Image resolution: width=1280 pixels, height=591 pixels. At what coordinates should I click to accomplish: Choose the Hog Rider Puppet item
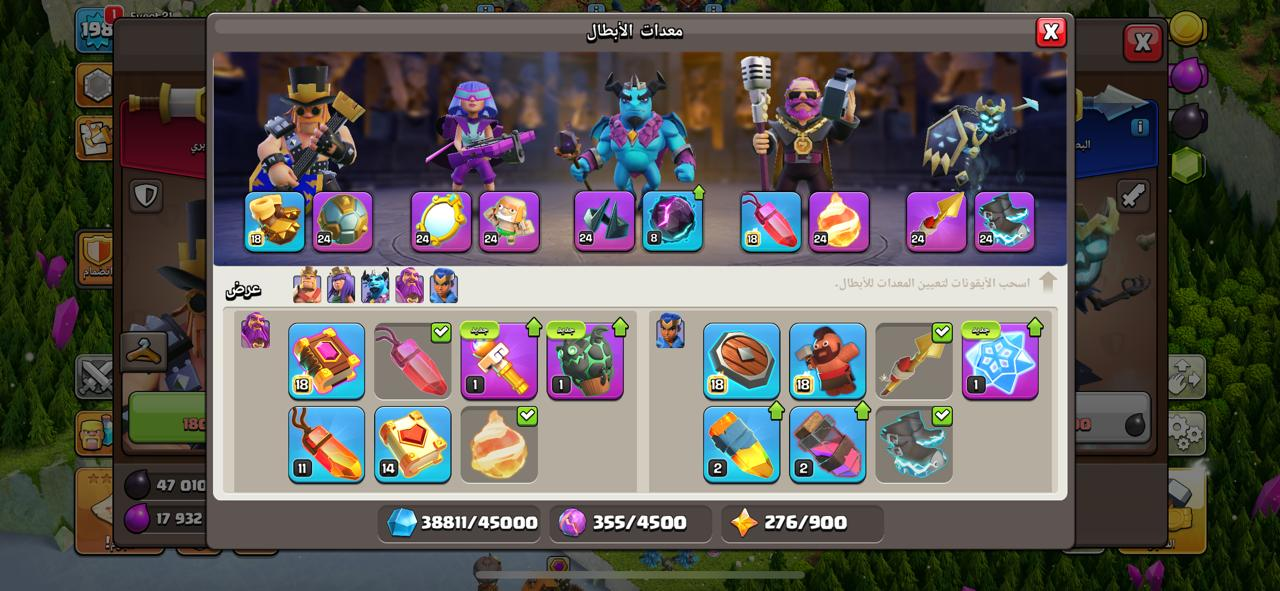tap(827, 361)
